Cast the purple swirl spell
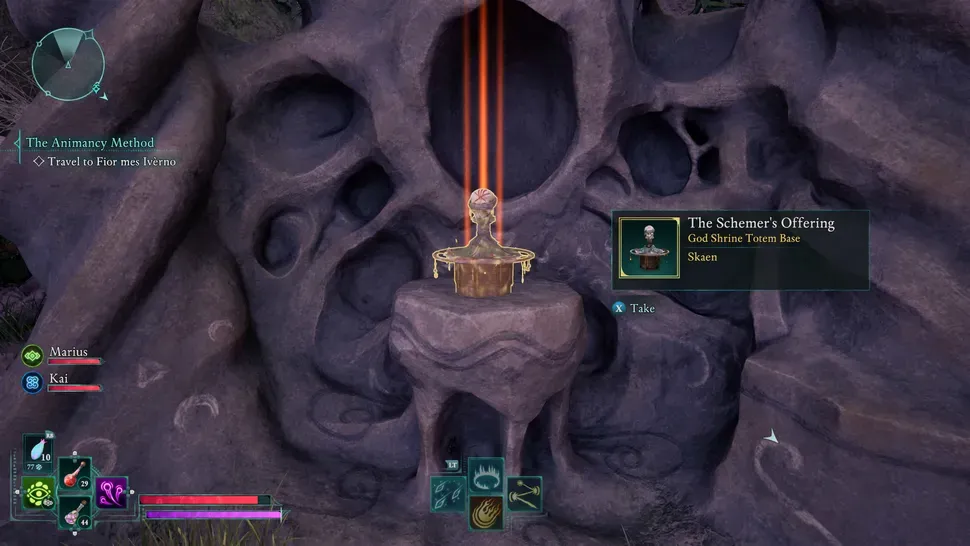The height and width of the screenshot is (546, 970). click(111, 492)
